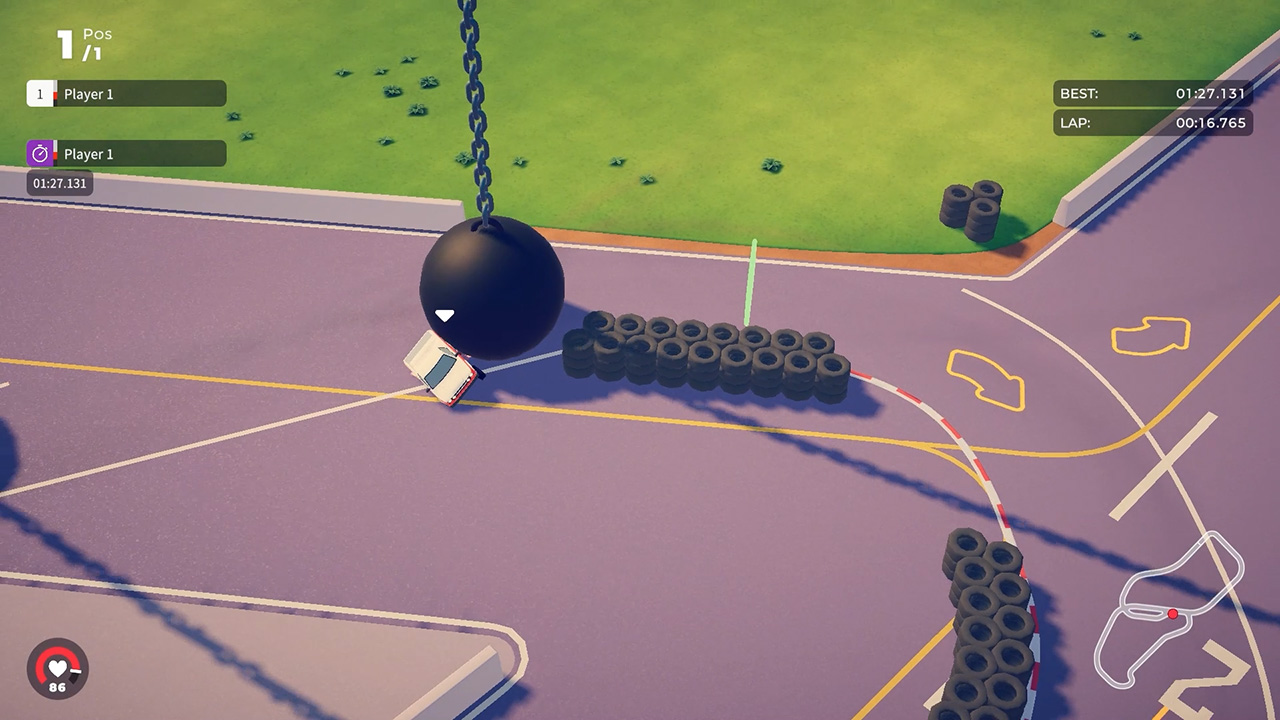Click the LAP: 00:16.765 label
Viewport: 1280px width, 720px height.
[x=1152, y=123]
